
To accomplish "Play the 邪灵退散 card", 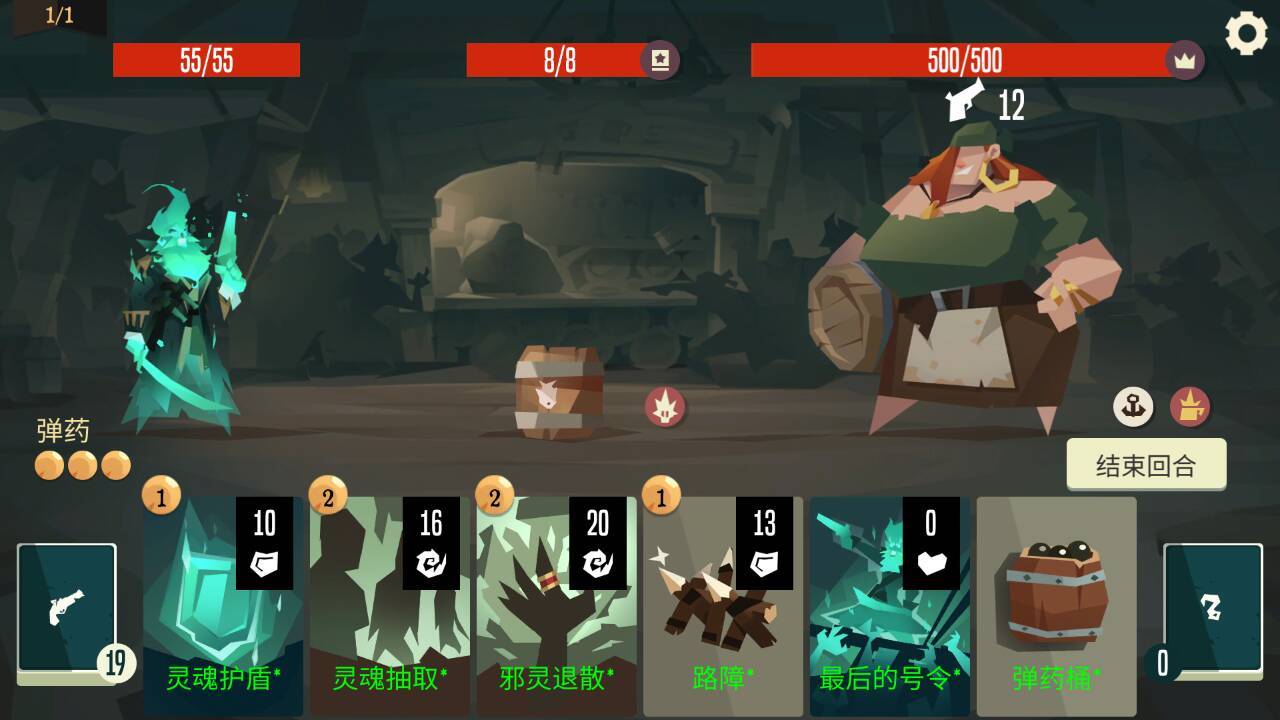I will [x=556, y=600].
